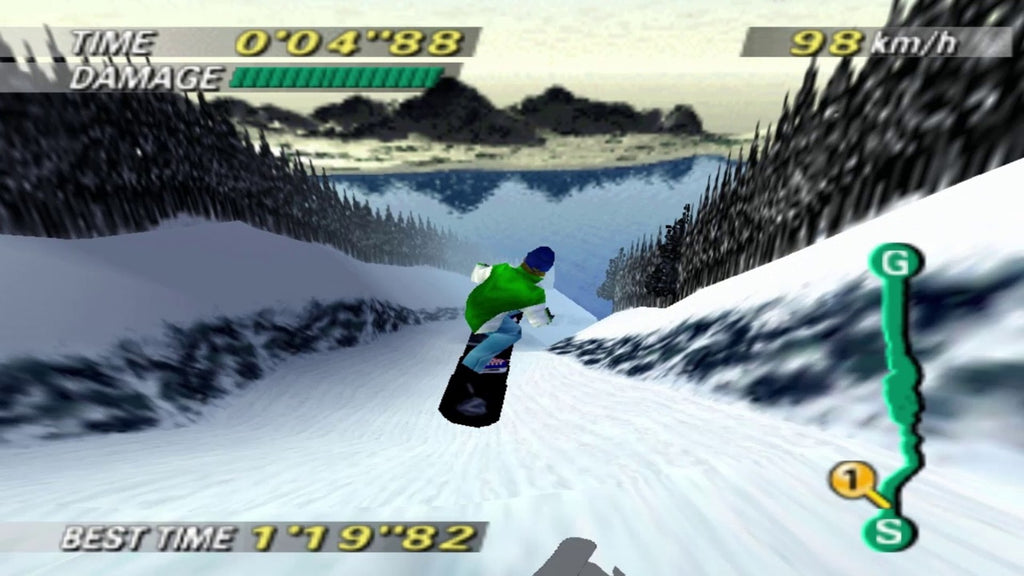Select the green S start marker
This screenshot has width=1024, height=576.
click(888, 529)
